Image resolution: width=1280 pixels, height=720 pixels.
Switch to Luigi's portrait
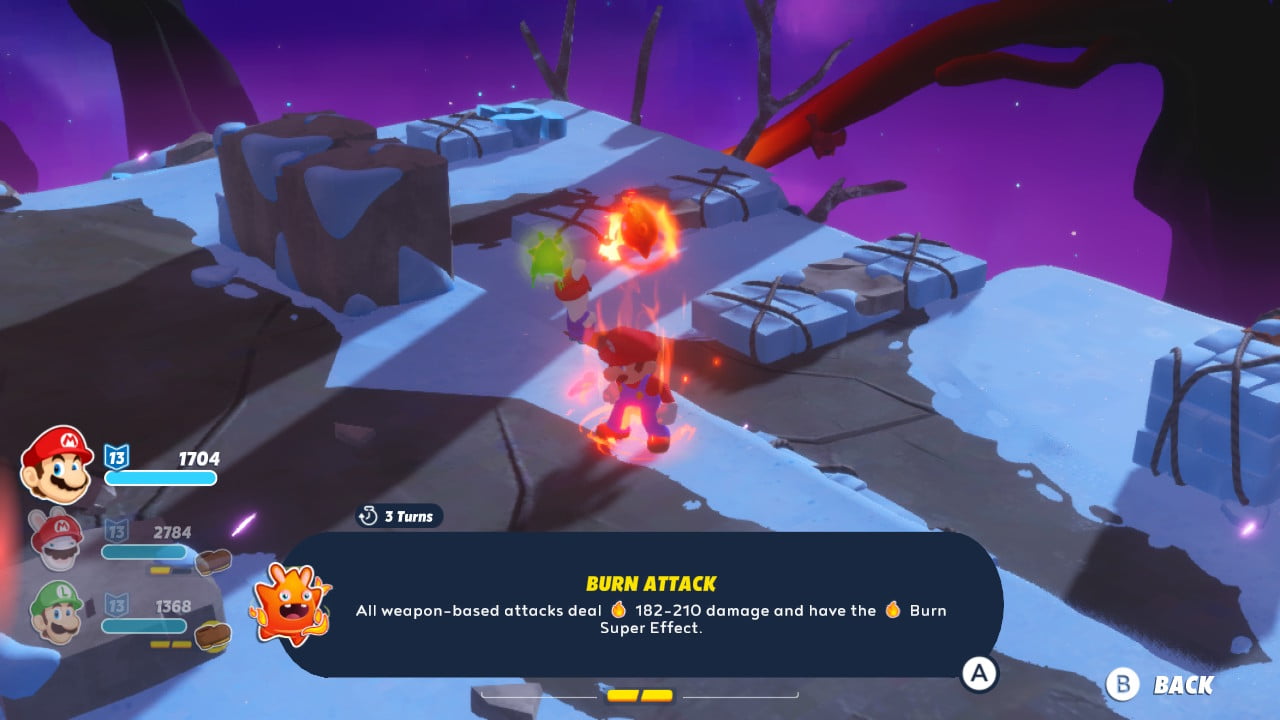tap(56, 611)
